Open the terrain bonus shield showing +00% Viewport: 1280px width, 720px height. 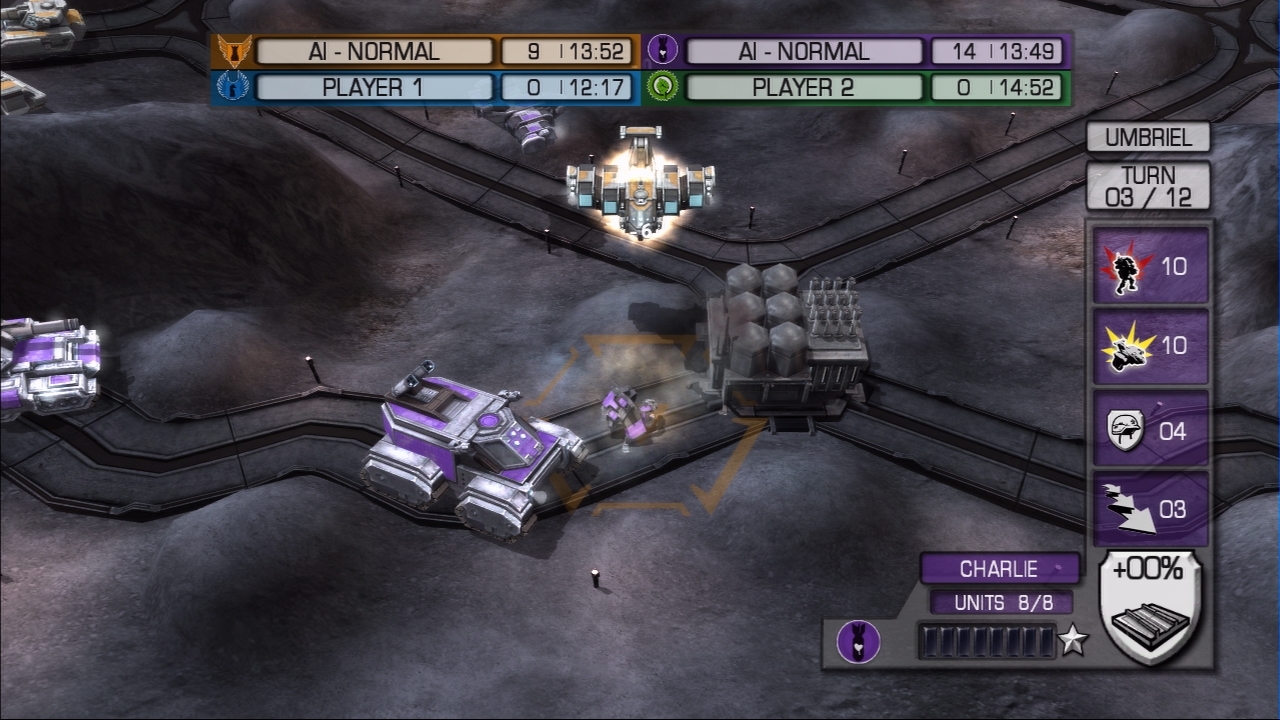point(1148,606)
